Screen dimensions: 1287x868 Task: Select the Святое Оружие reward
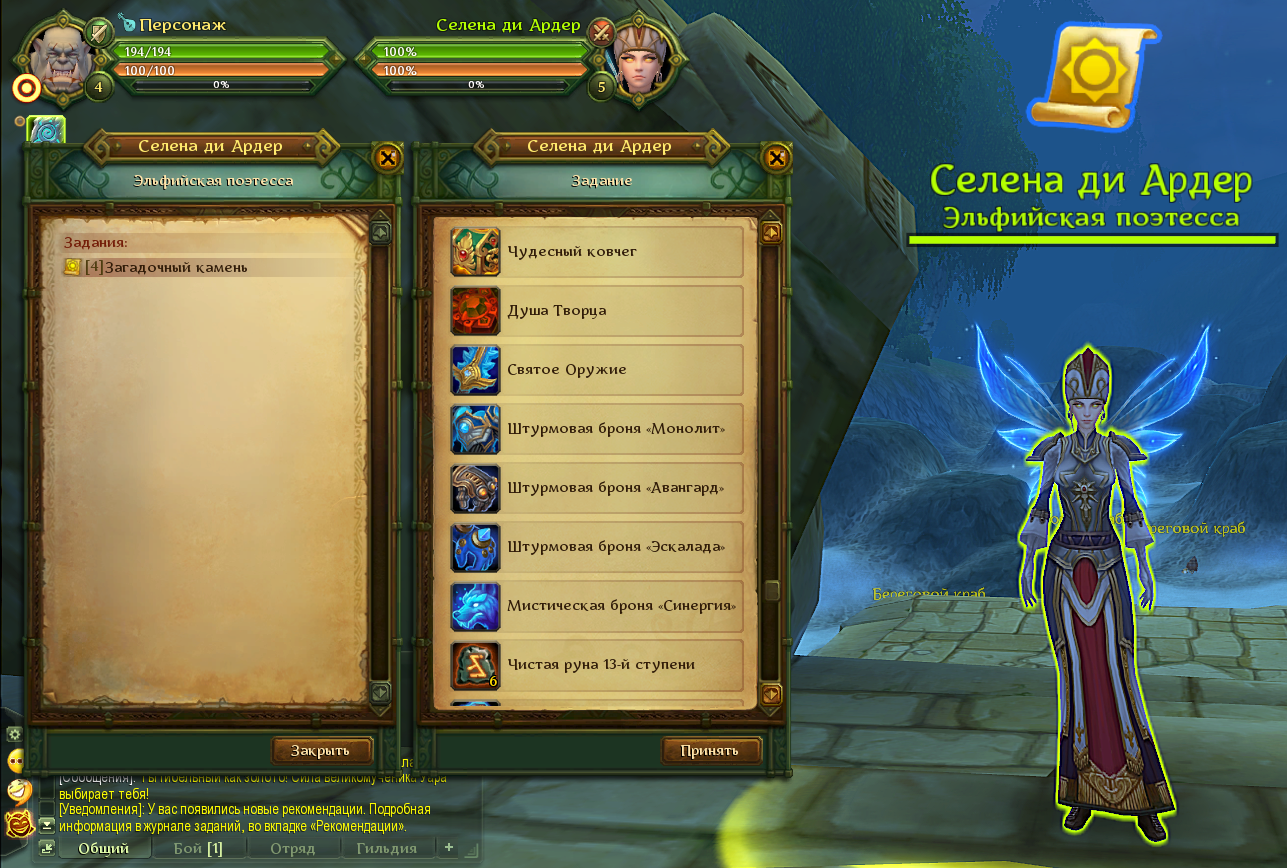point(597,369)
